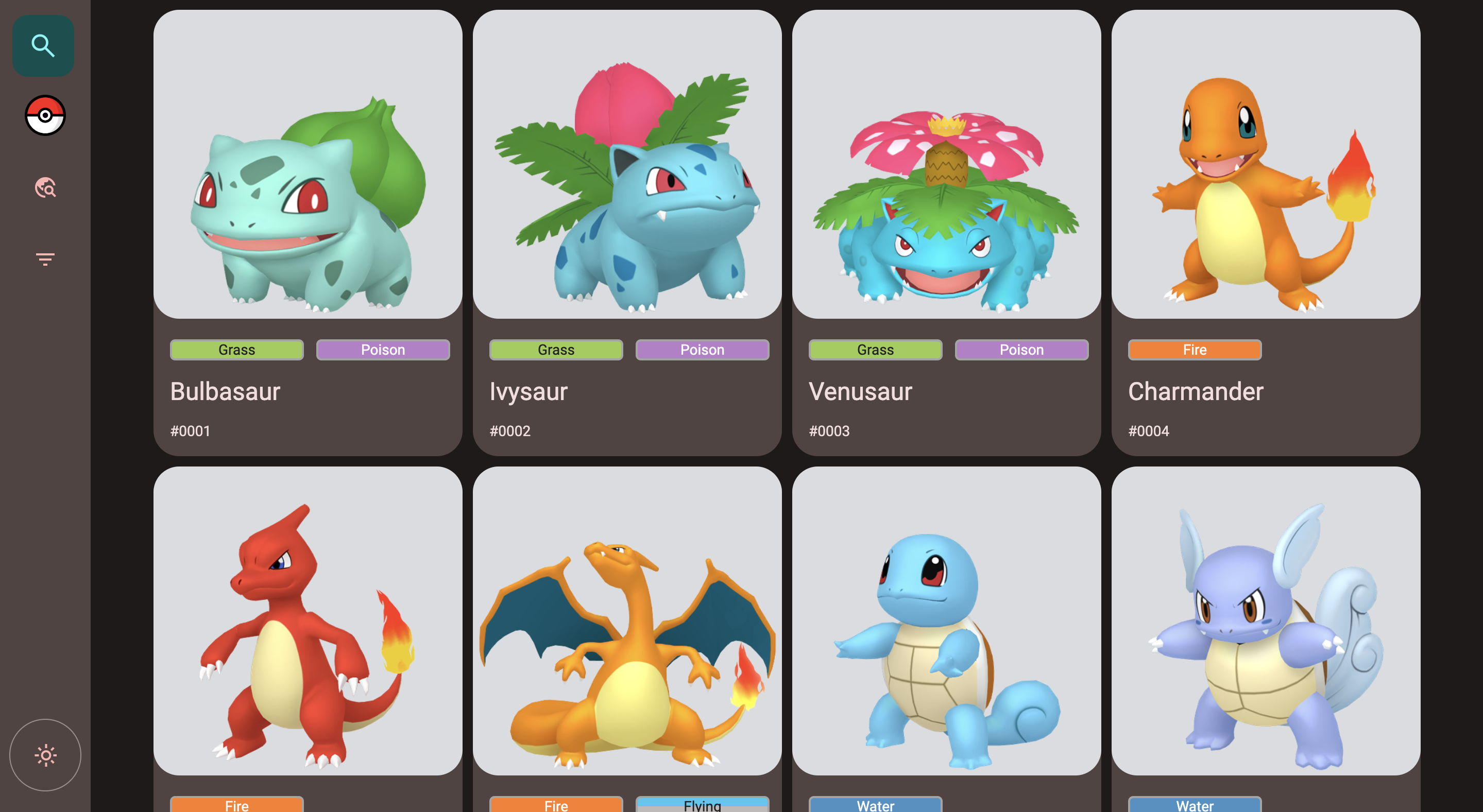
Task: Click the Poké Ball icon in sidebar
Action: pyautogui.click(x=45, y=116)
